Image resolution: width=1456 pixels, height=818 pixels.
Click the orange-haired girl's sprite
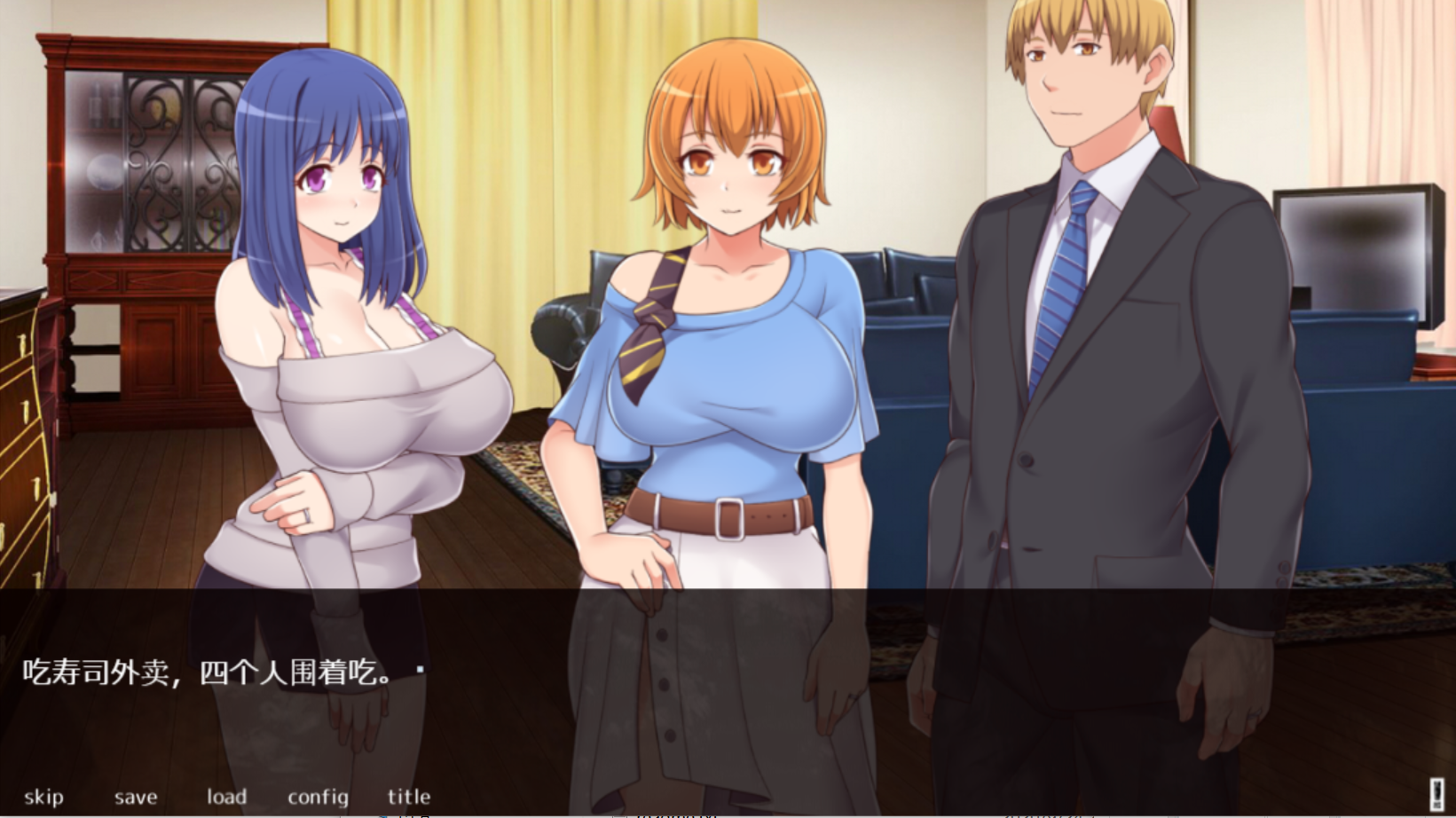click(x=728, y=311)
